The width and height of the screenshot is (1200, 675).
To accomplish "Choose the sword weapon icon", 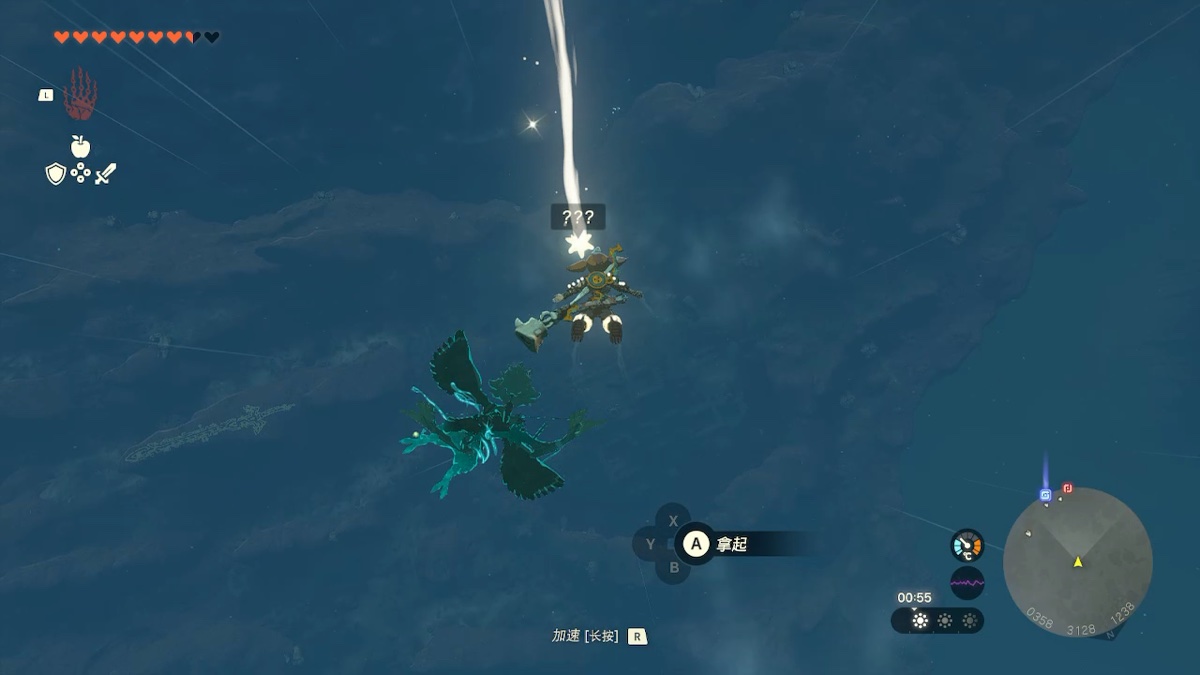I will (105, 174).
